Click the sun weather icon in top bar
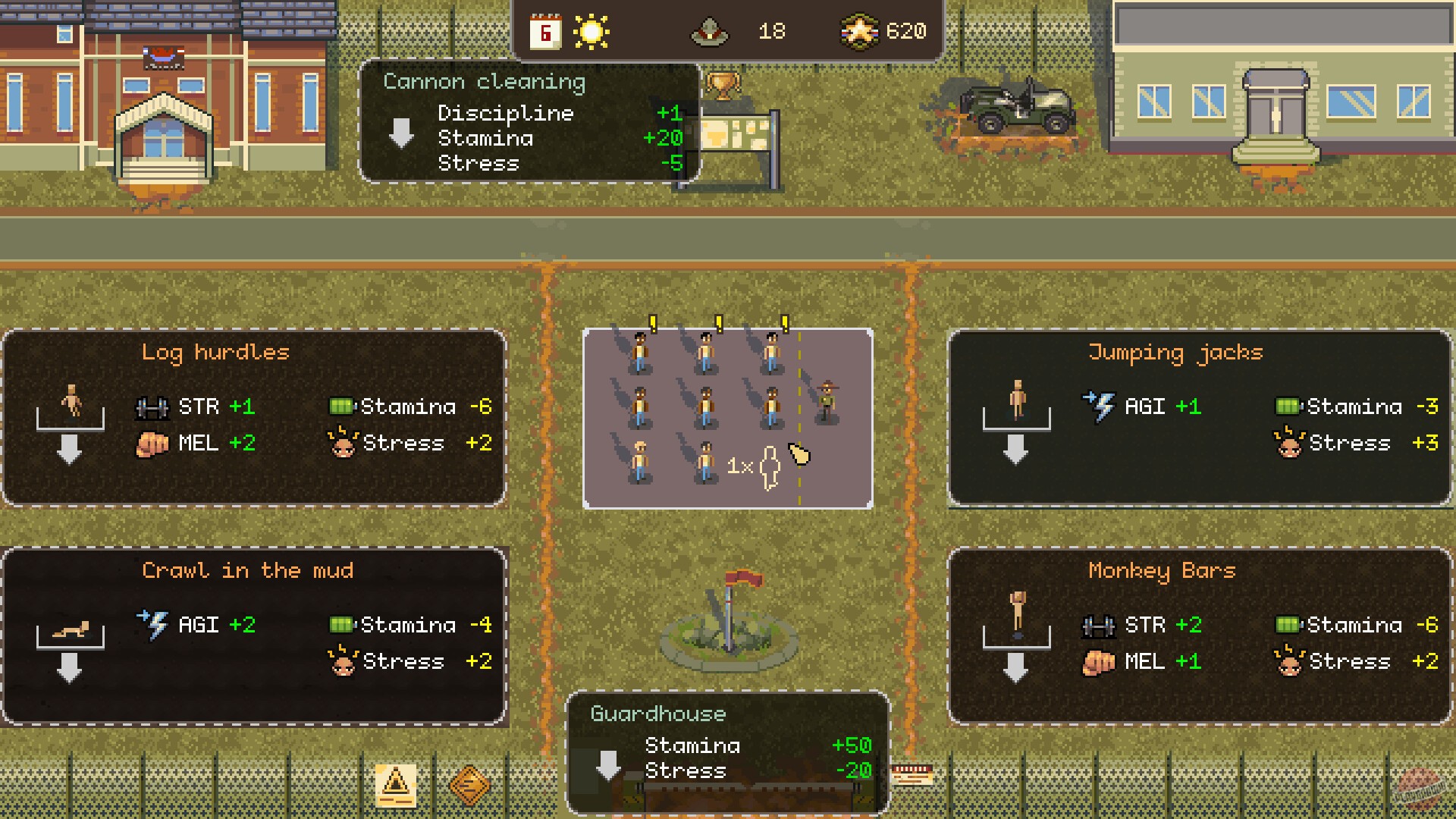Viewport: 1456px width, 819px height. (x=590, y=30)
